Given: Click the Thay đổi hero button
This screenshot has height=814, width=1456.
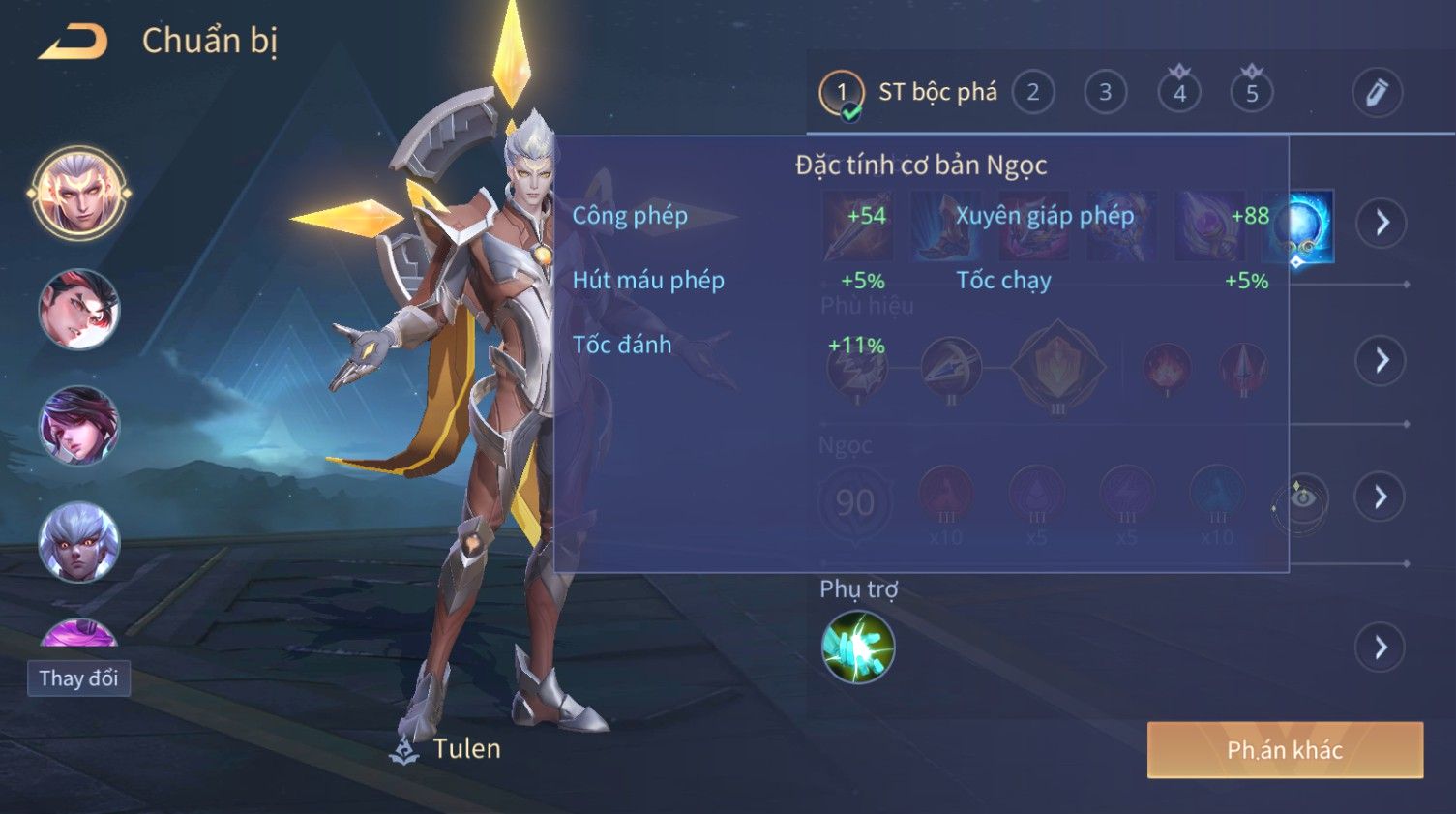Looking at the screenshot, I should (78, 678).
